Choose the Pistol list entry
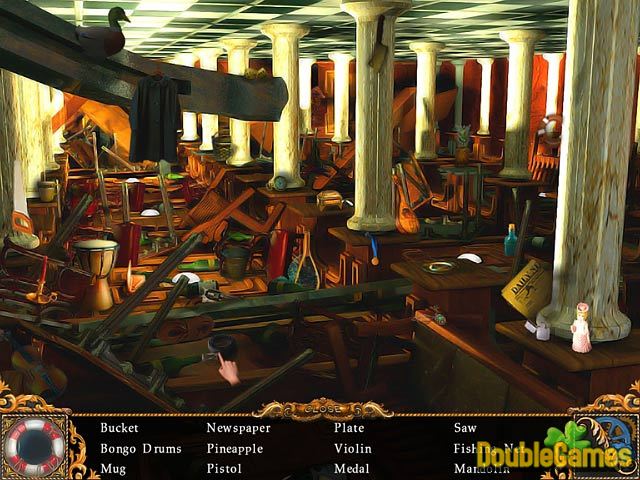640x480 pixels. [x=224, y=468]
